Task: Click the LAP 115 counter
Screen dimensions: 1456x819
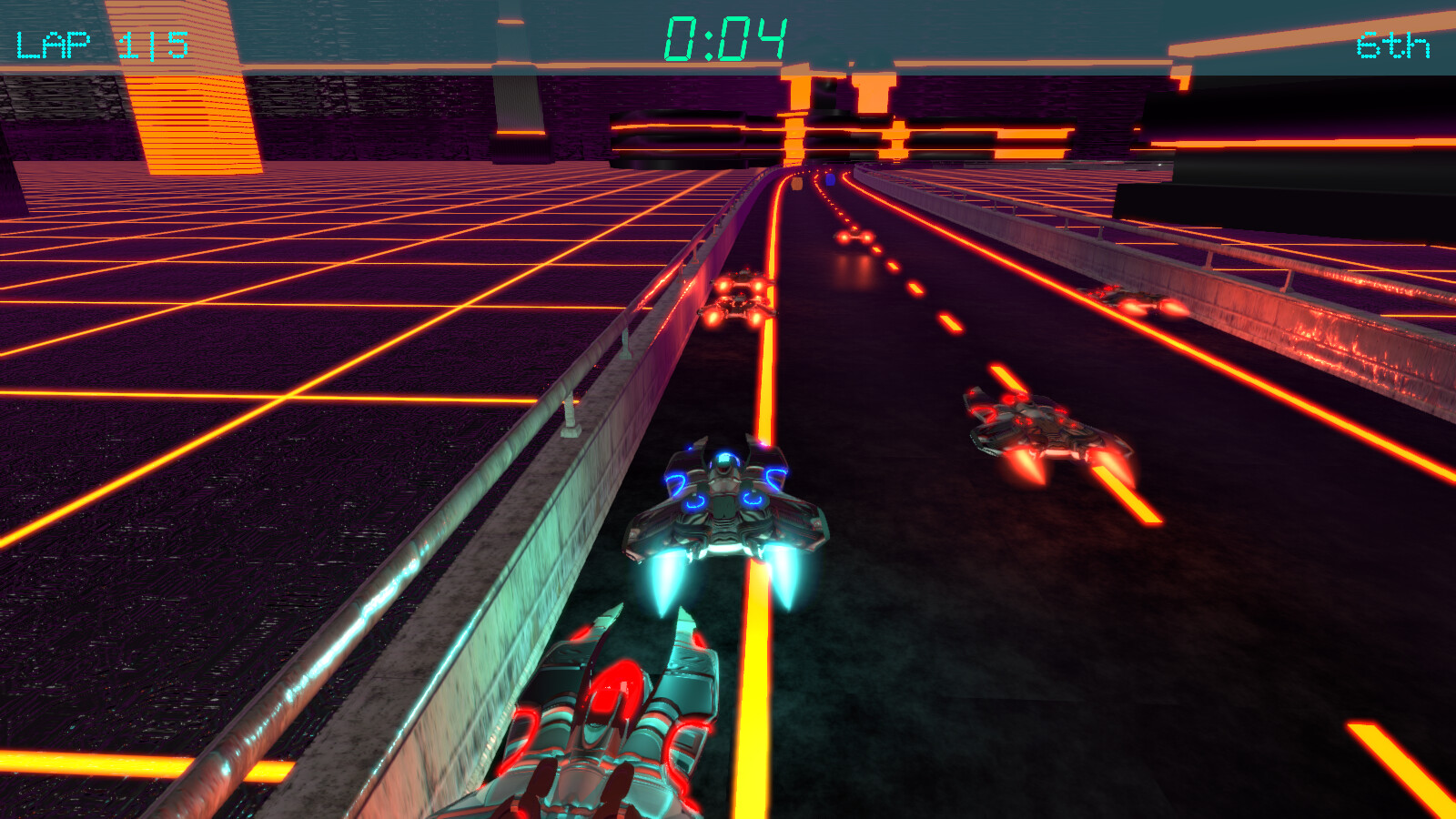Action: pos(100,39)
